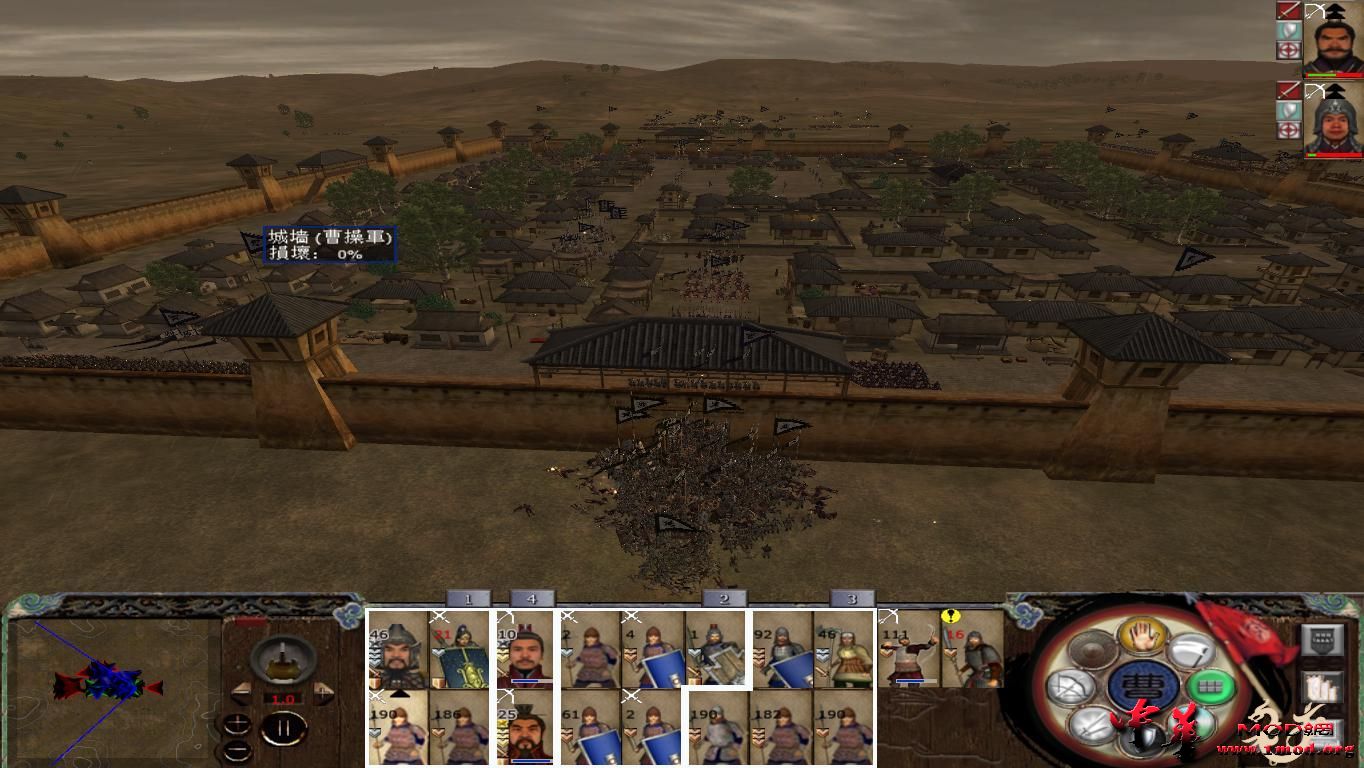Select the bow skirmish icon on the radial
The width and height of the screenshot is (1364, 768).
[1068, 684]
